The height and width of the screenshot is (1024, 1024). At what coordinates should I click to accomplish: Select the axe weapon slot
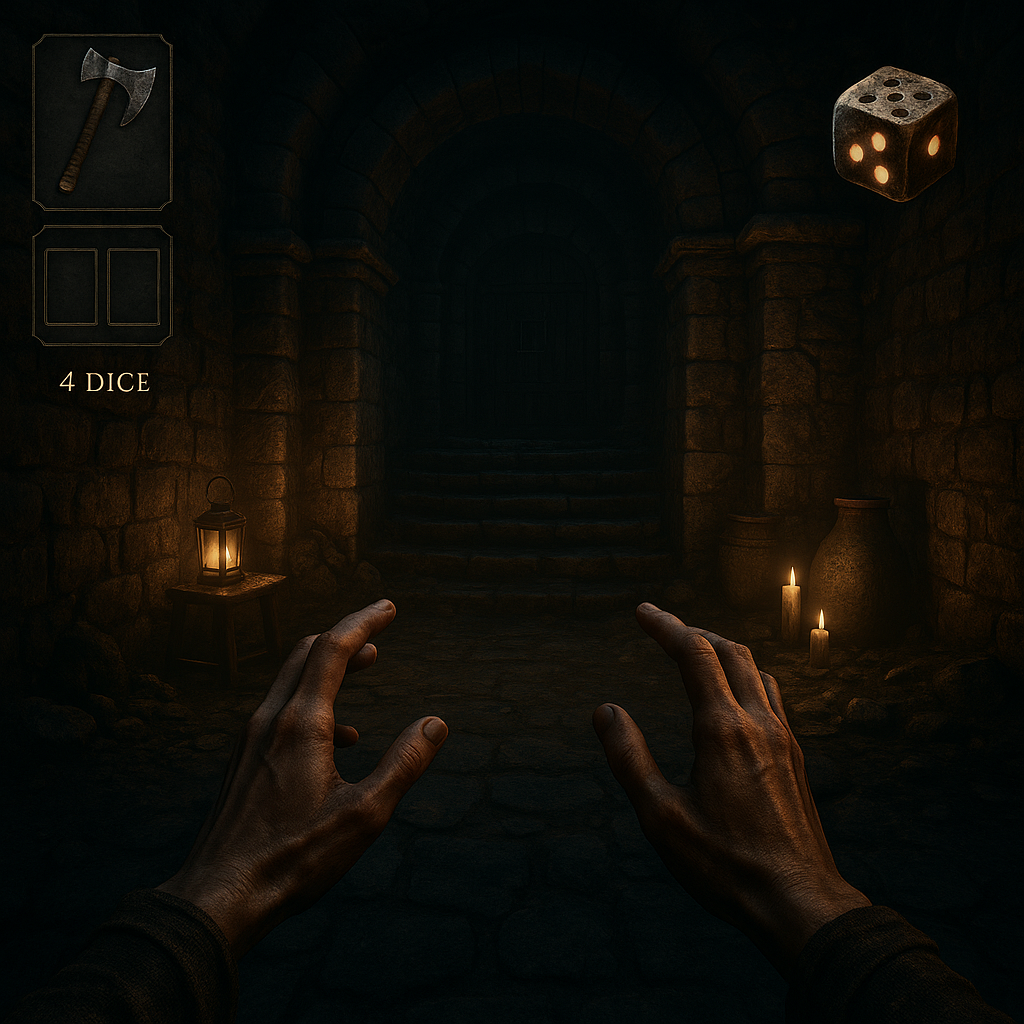point(102,122)
